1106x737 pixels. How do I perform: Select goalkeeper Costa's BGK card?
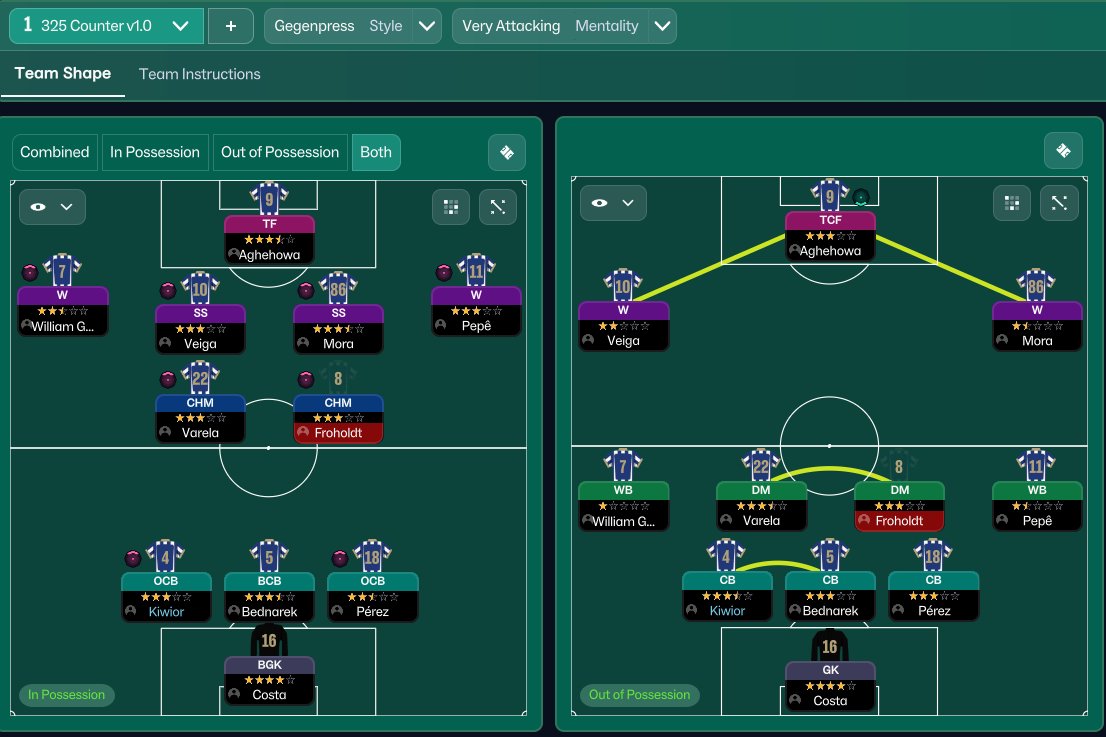click(269, 680)
